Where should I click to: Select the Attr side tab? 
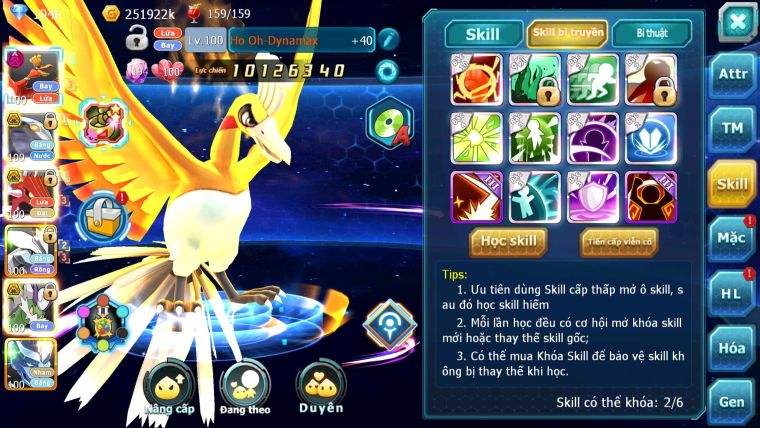[732, 74]
